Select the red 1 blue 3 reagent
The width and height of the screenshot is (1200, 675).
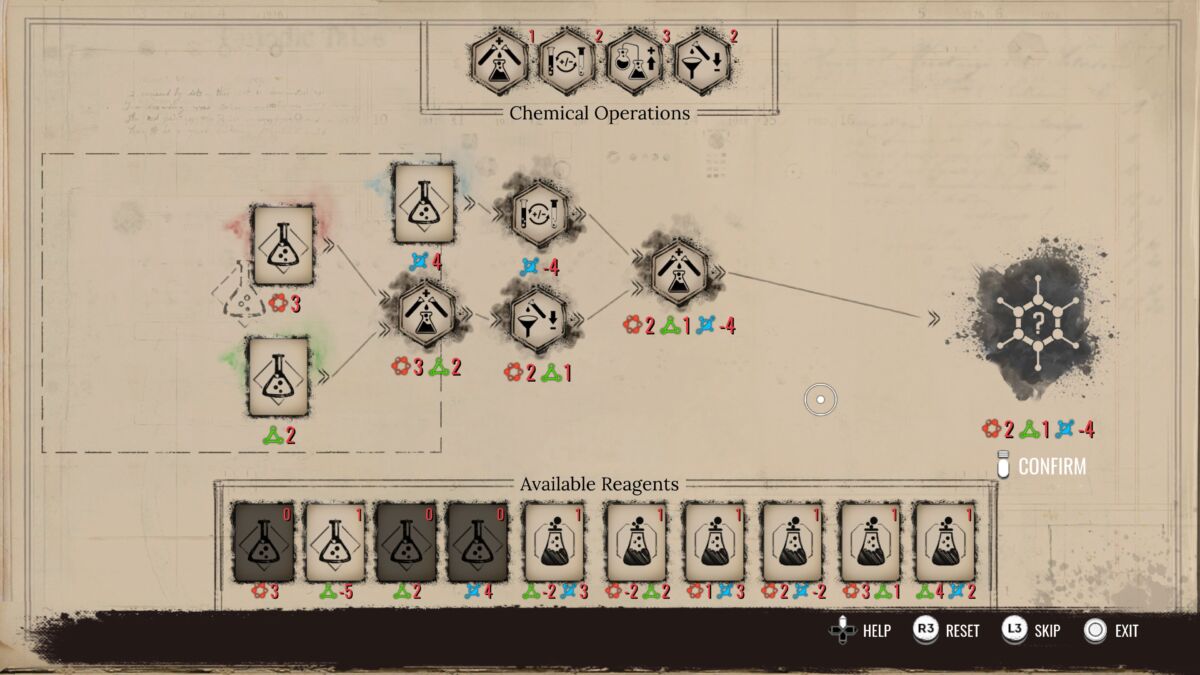coord(713,542)
